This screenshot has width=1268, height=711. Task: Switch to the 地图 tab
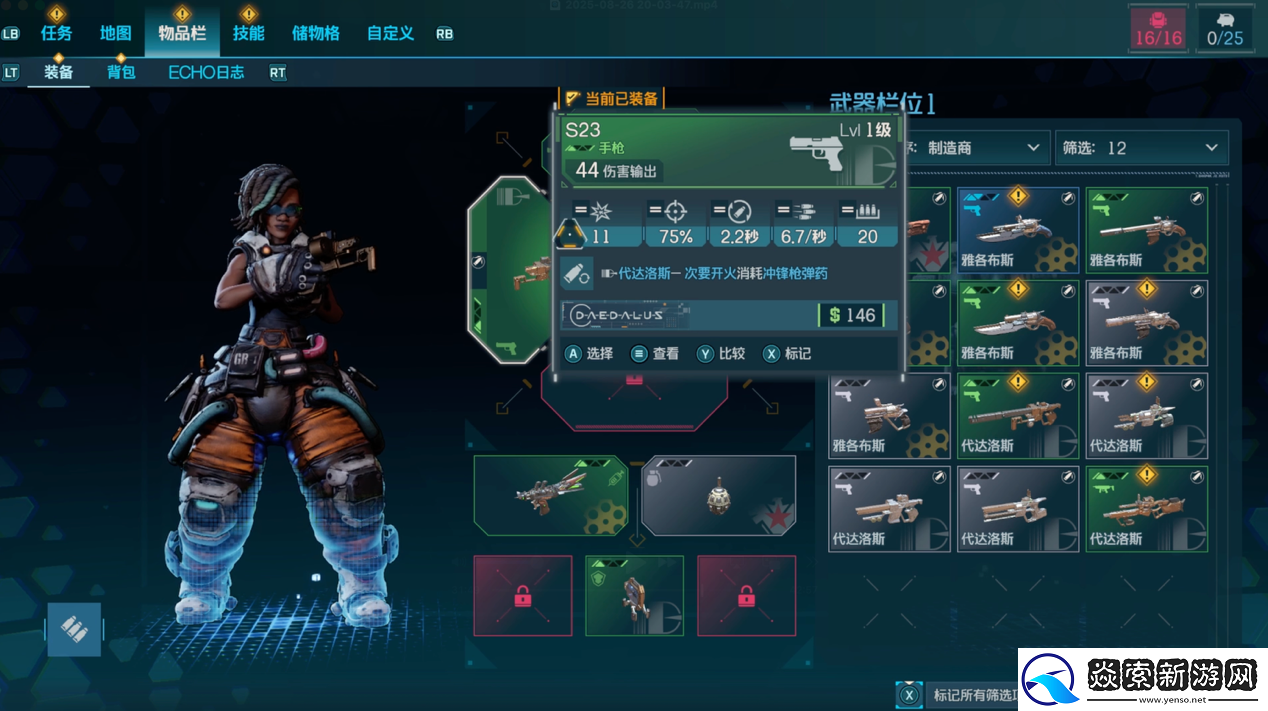115,33
